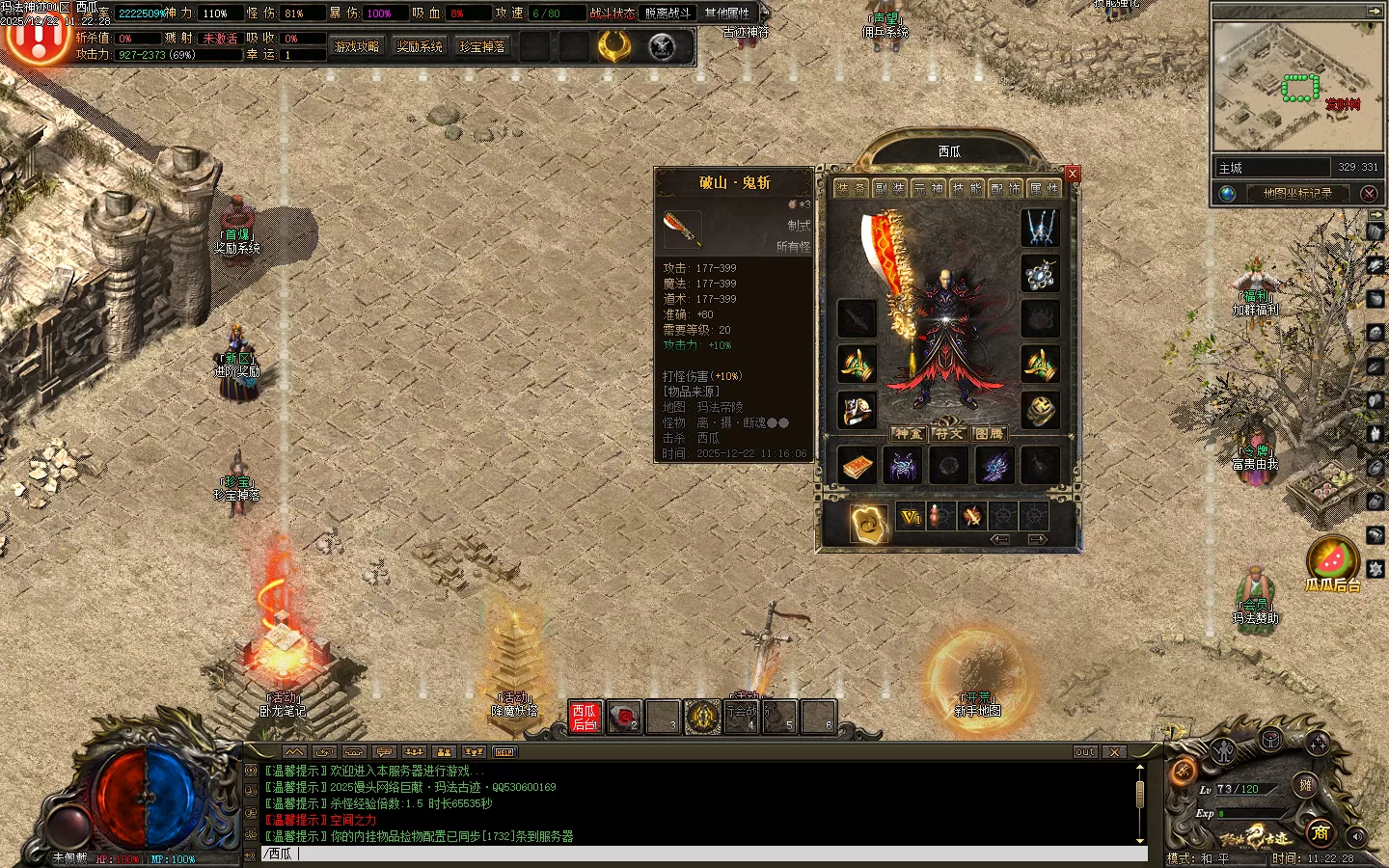Select the gold ring equipment slot
The image size is (1389, 868).
(1040, 410)
